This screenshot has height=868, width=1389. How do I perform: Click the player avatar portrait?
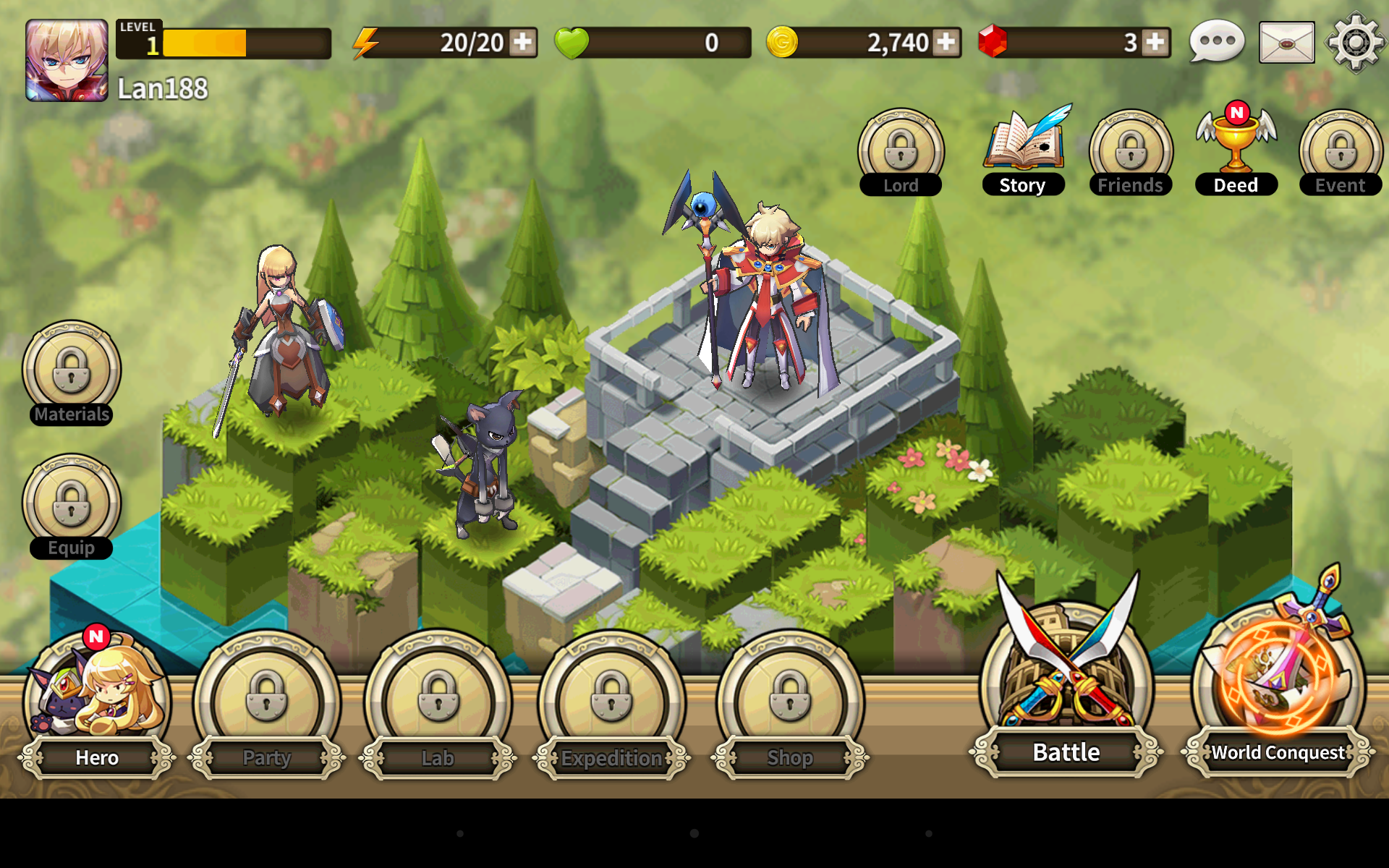click(67, 60)
